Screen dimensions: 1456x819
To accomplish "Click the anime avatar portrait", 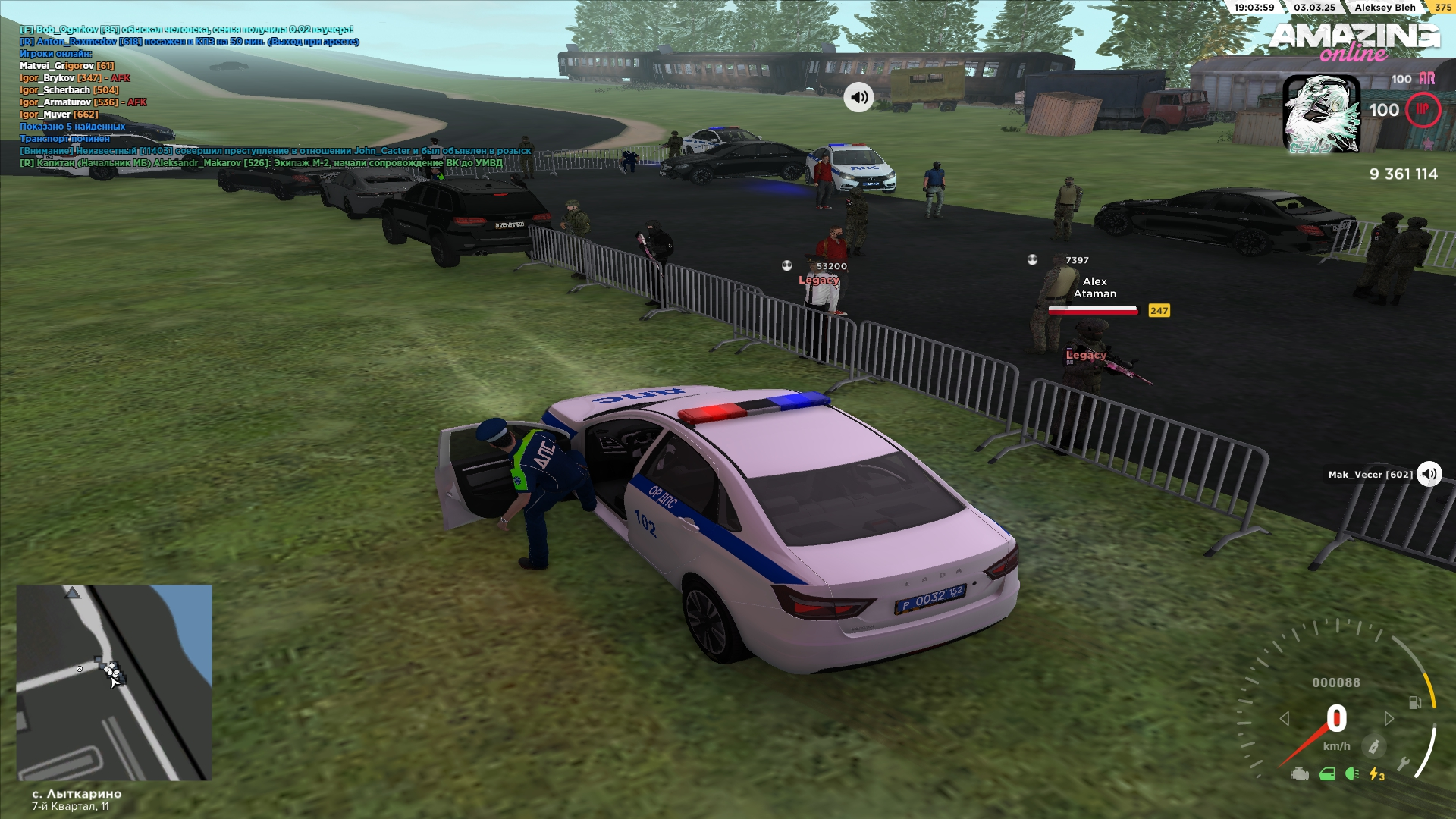I will tap(1321, 114).
